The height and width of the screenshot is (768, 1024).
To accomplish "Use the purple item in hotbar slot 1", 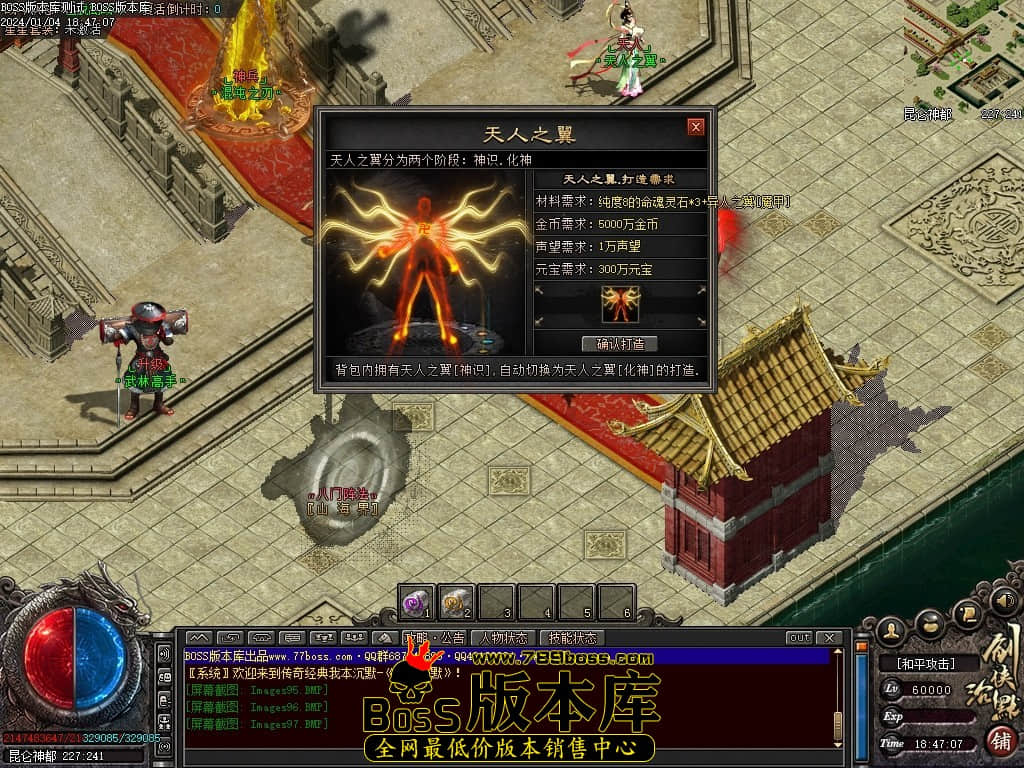I will (x=416, y=602).
